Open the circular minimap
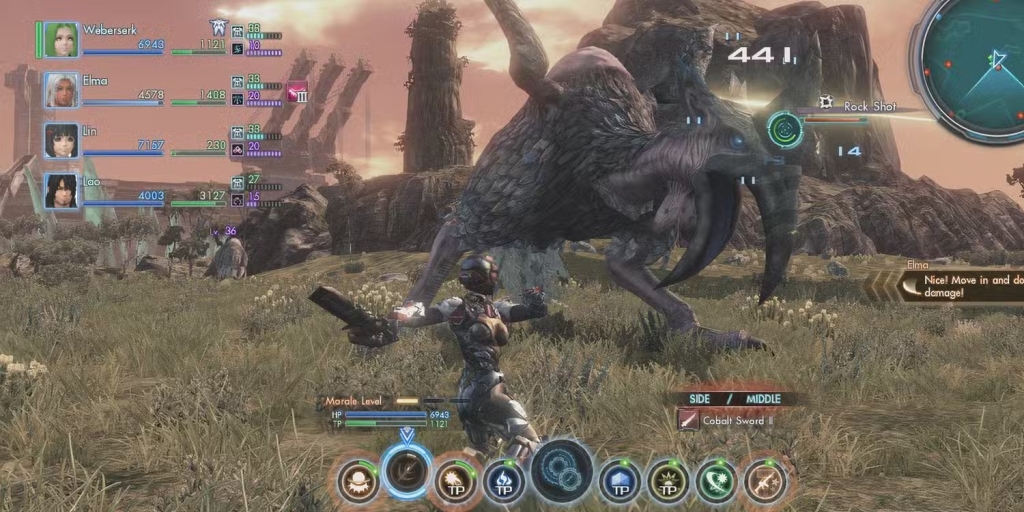 tap(974, 62)
